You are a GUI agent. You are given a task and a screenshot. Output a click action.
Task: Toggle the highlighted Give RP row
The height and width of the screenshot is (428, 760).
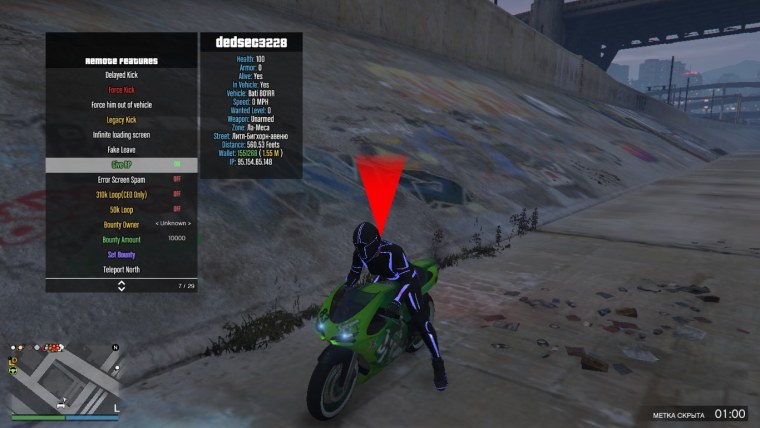(121, 165)
